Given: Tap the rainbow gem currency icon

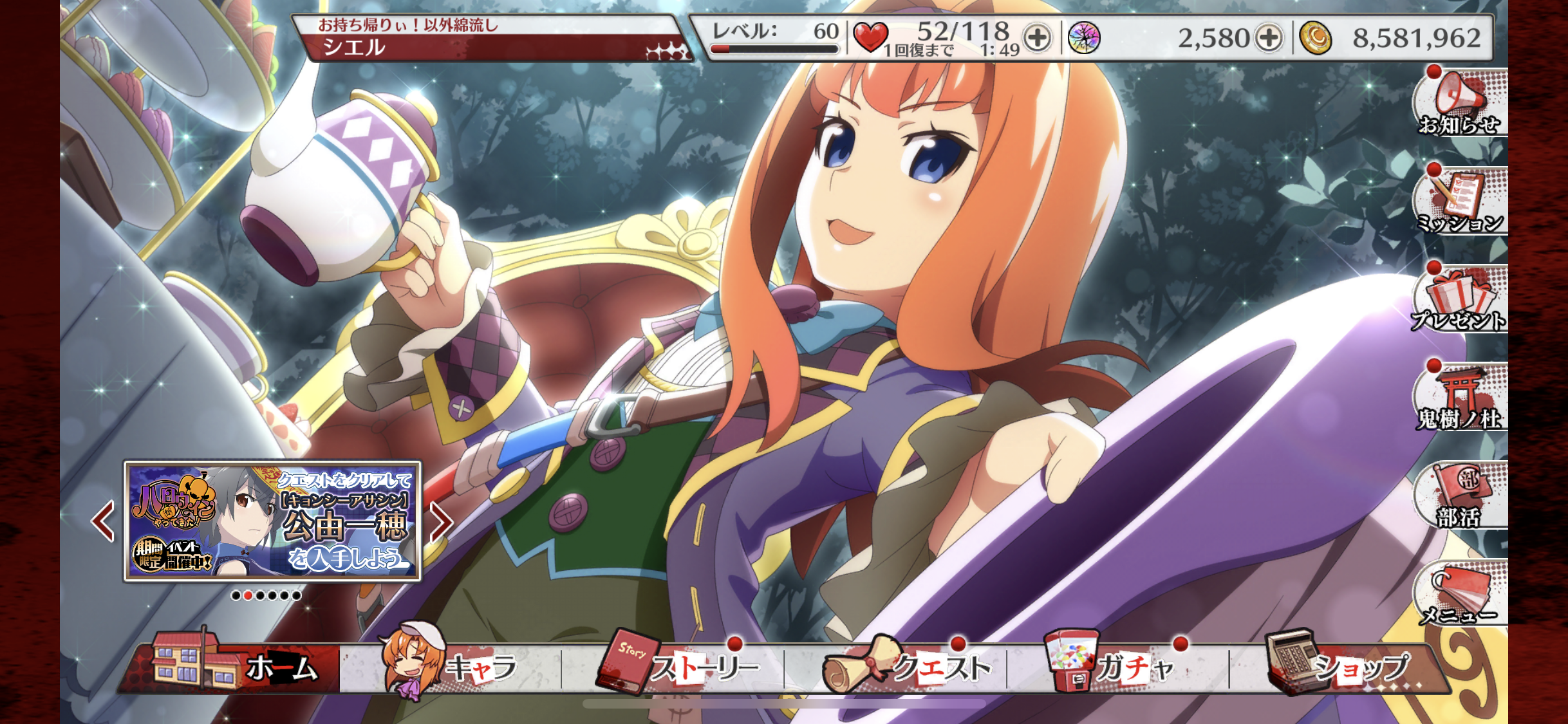Looking at the screenshot, I should (1085, 38).
